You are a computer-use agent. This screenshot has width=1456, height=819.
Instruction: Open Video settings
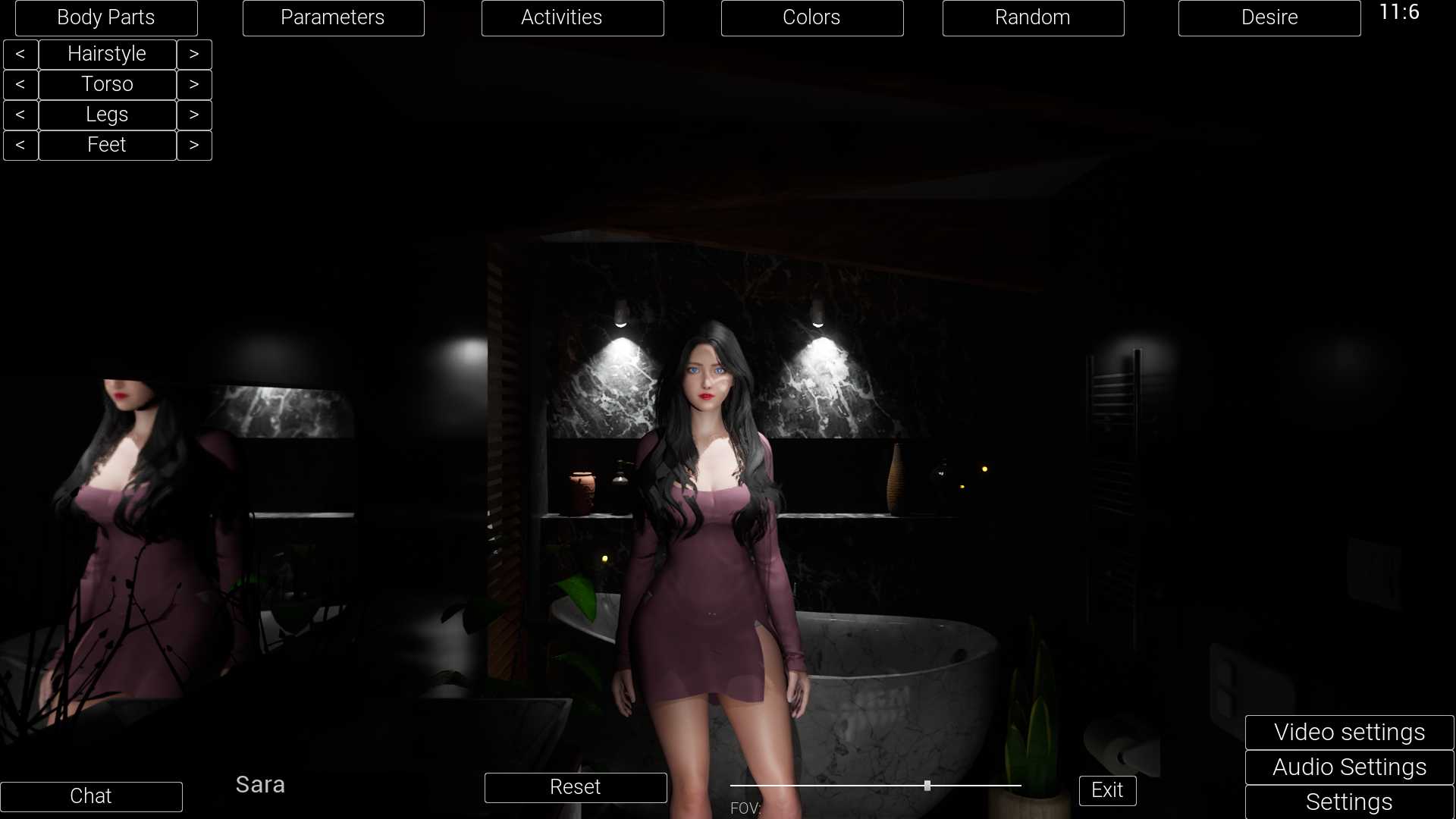(x=1348, y=733)
